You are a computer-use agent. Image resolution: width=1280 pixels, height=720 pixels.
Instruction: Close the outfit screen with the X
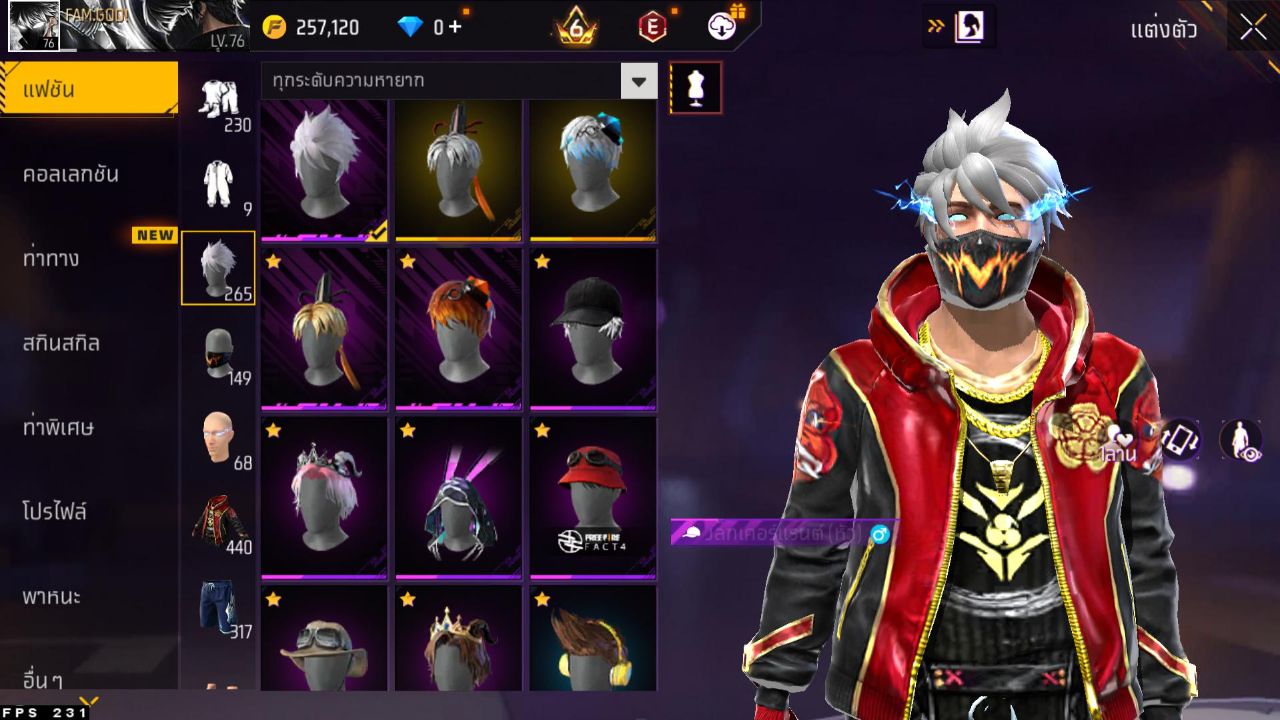[1253, 28]
